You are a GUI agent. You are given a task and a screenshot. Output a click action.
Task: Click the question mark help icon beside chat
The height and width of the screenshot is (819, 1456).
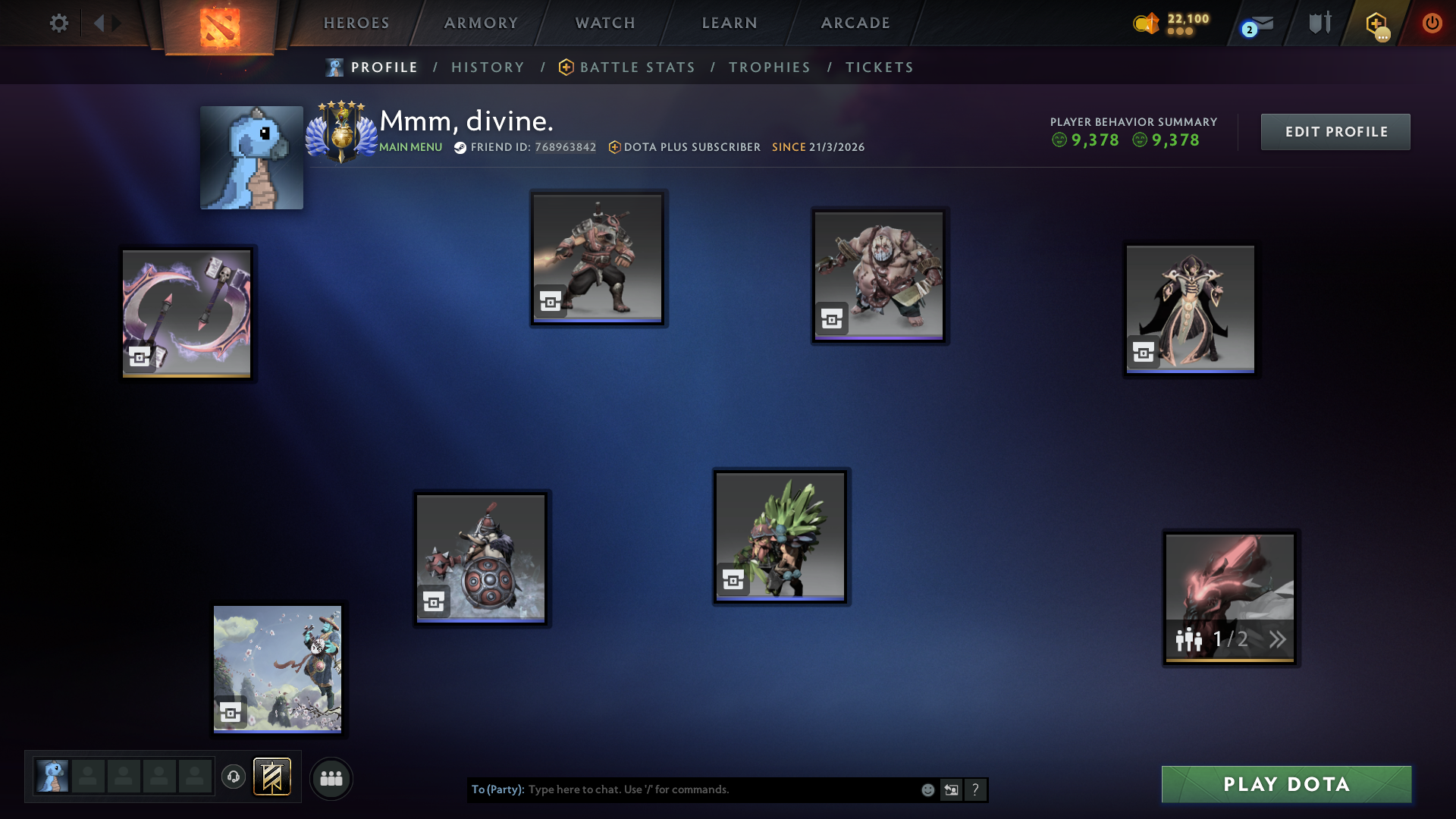(976, 789)
